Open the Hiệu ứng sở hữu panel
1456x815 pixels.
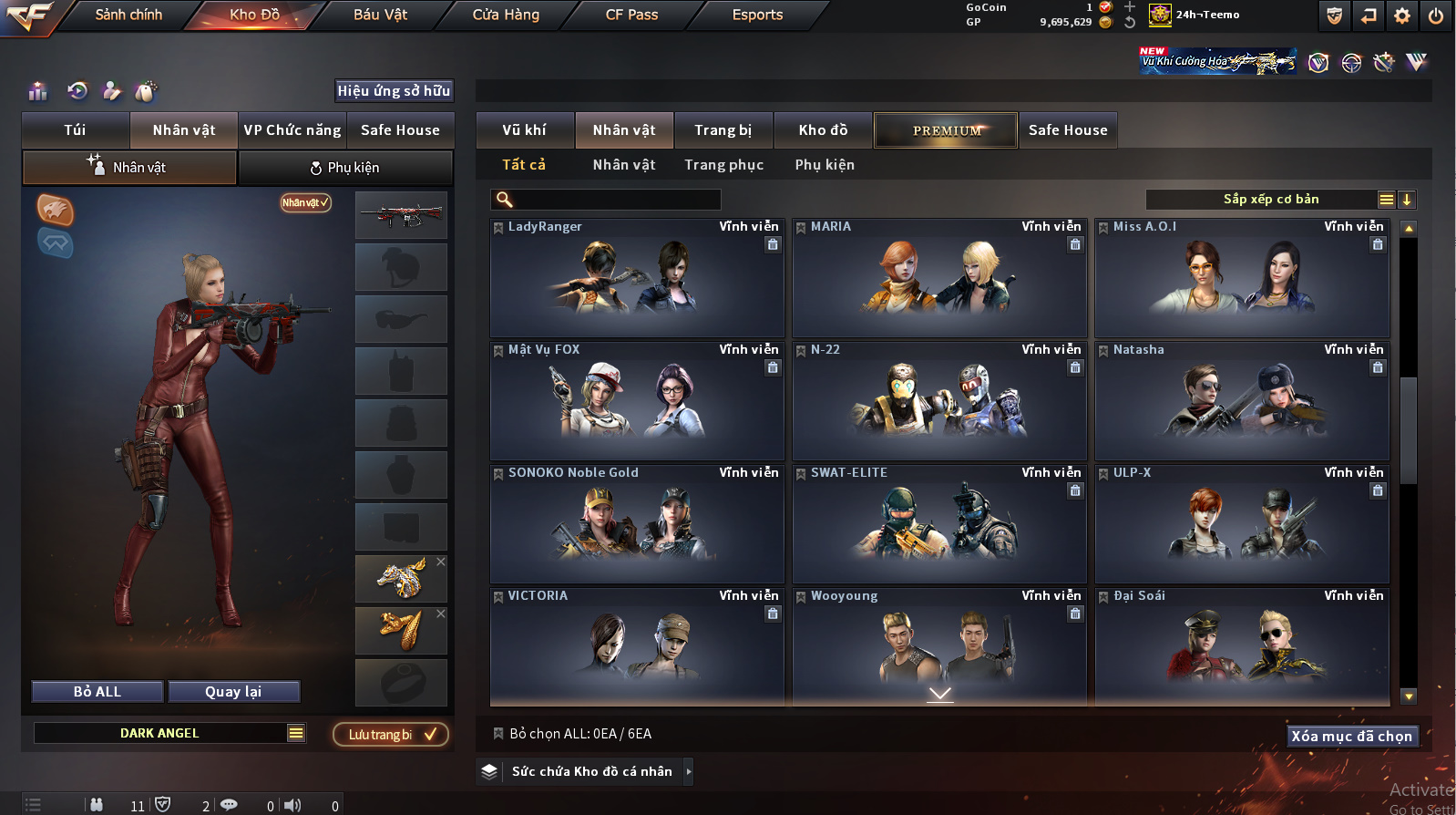(x=394, y=91)
